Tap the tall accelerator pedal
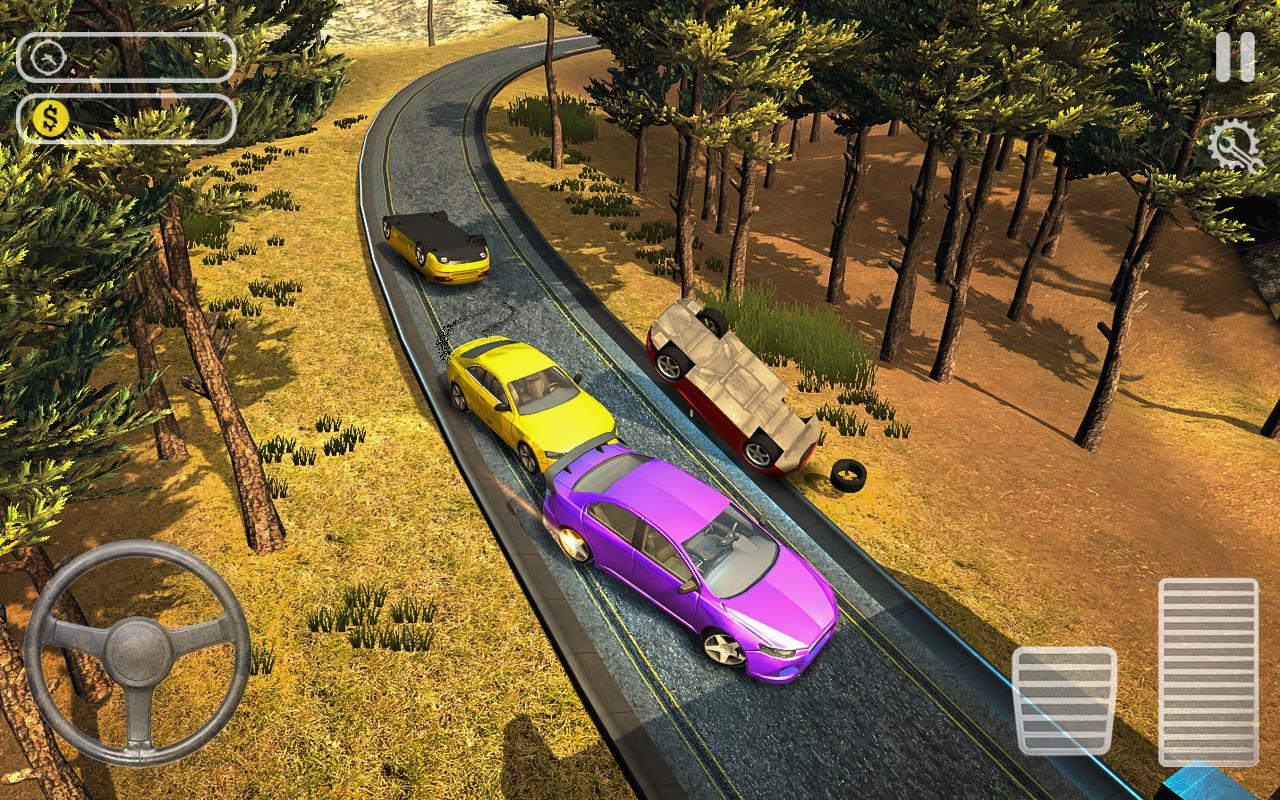Image resolution: width=1280 pixels, height=800 pixels. click(x=1208, y=670)
